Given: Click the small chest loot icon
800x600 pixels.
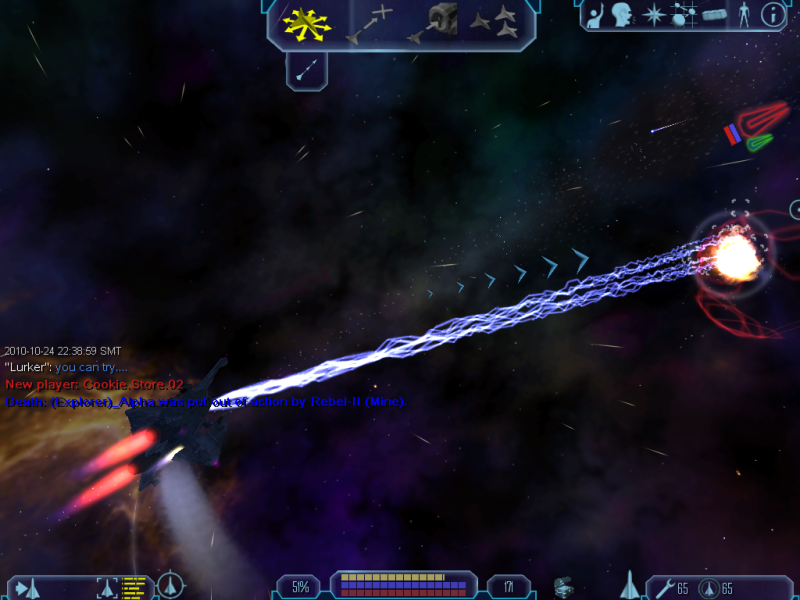Looking at the screenshot, I should click(566, 586).
